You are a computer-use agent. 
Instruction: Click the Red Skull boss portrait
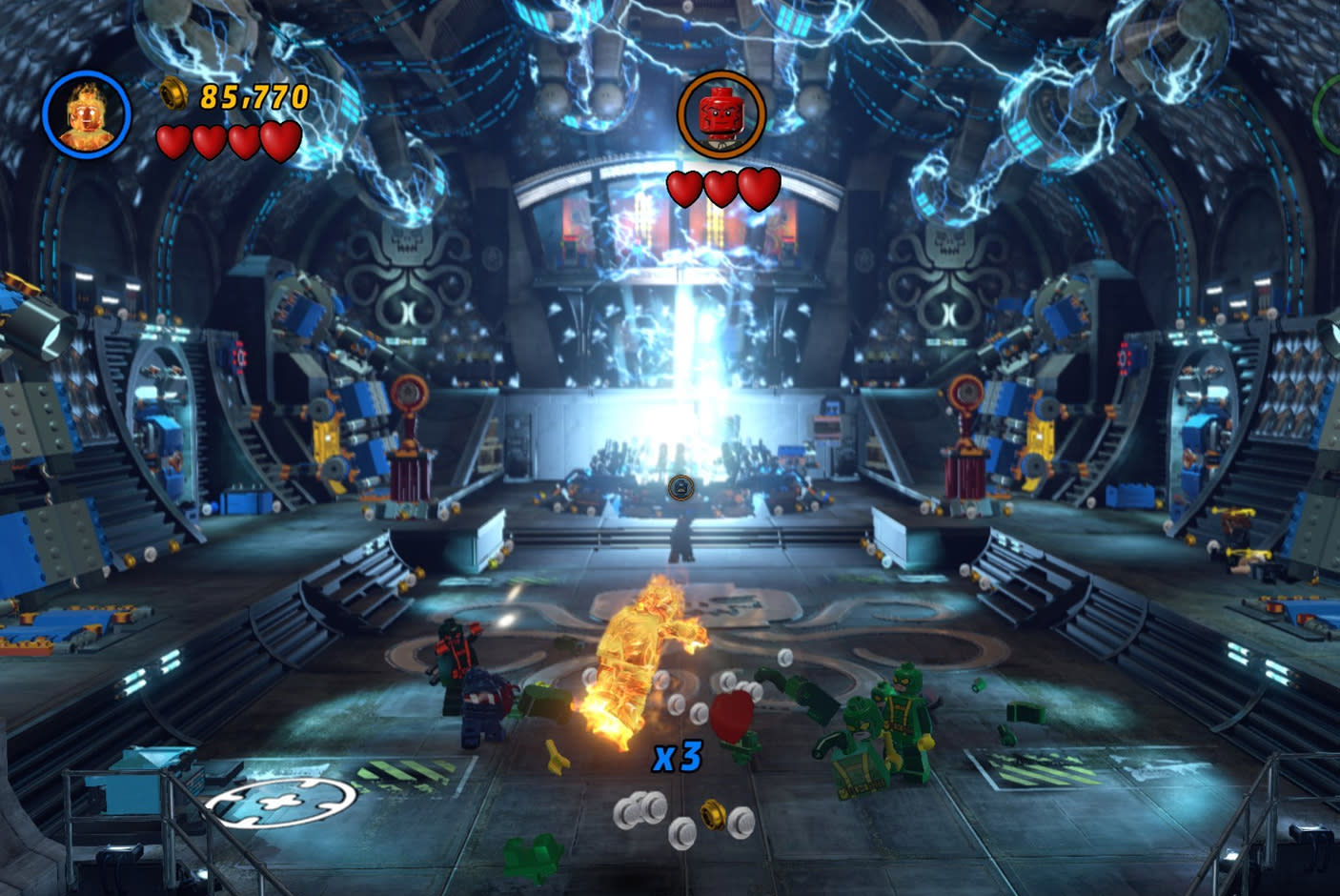[x=721, y=114]
